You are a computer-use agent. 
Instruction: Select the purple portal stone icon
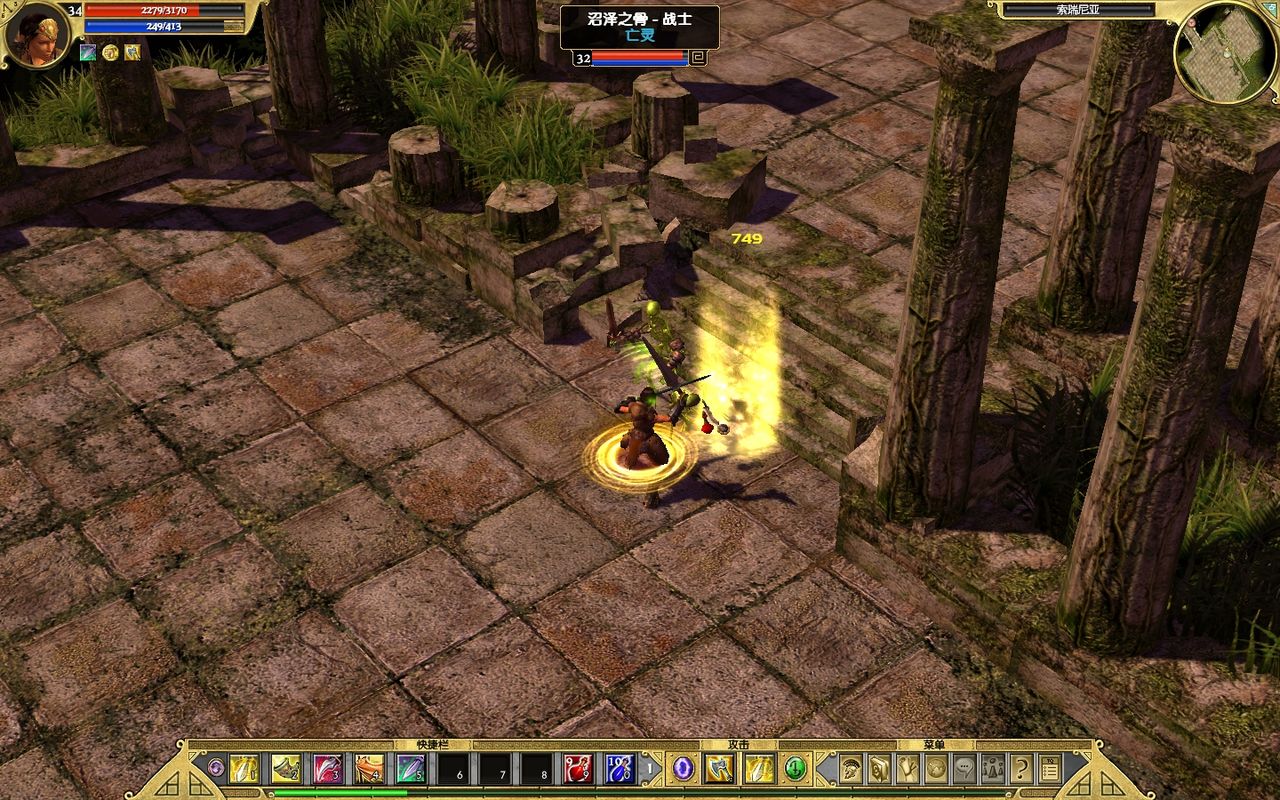(683, 768)
